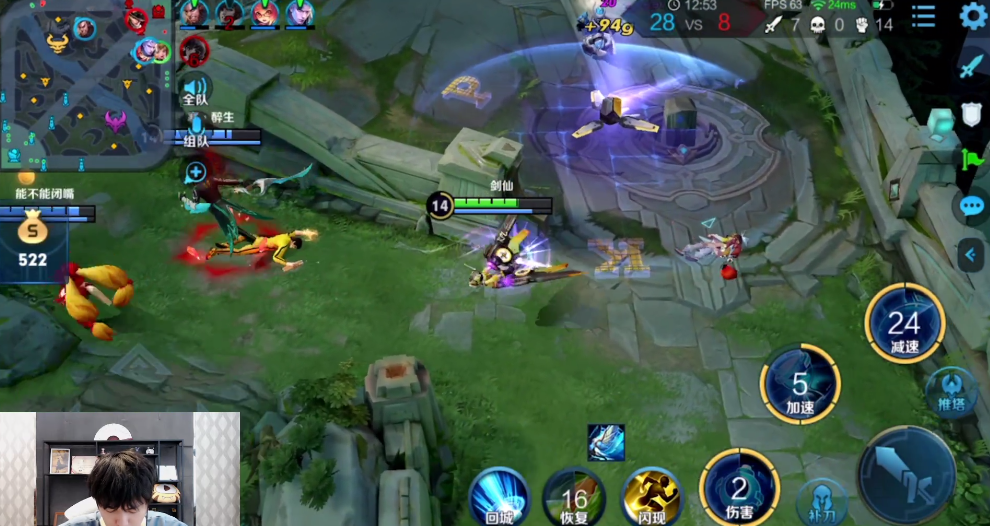Open the chat bubble quick messages
This screenshot has height=526, width=990.
[x=972, y=207]
